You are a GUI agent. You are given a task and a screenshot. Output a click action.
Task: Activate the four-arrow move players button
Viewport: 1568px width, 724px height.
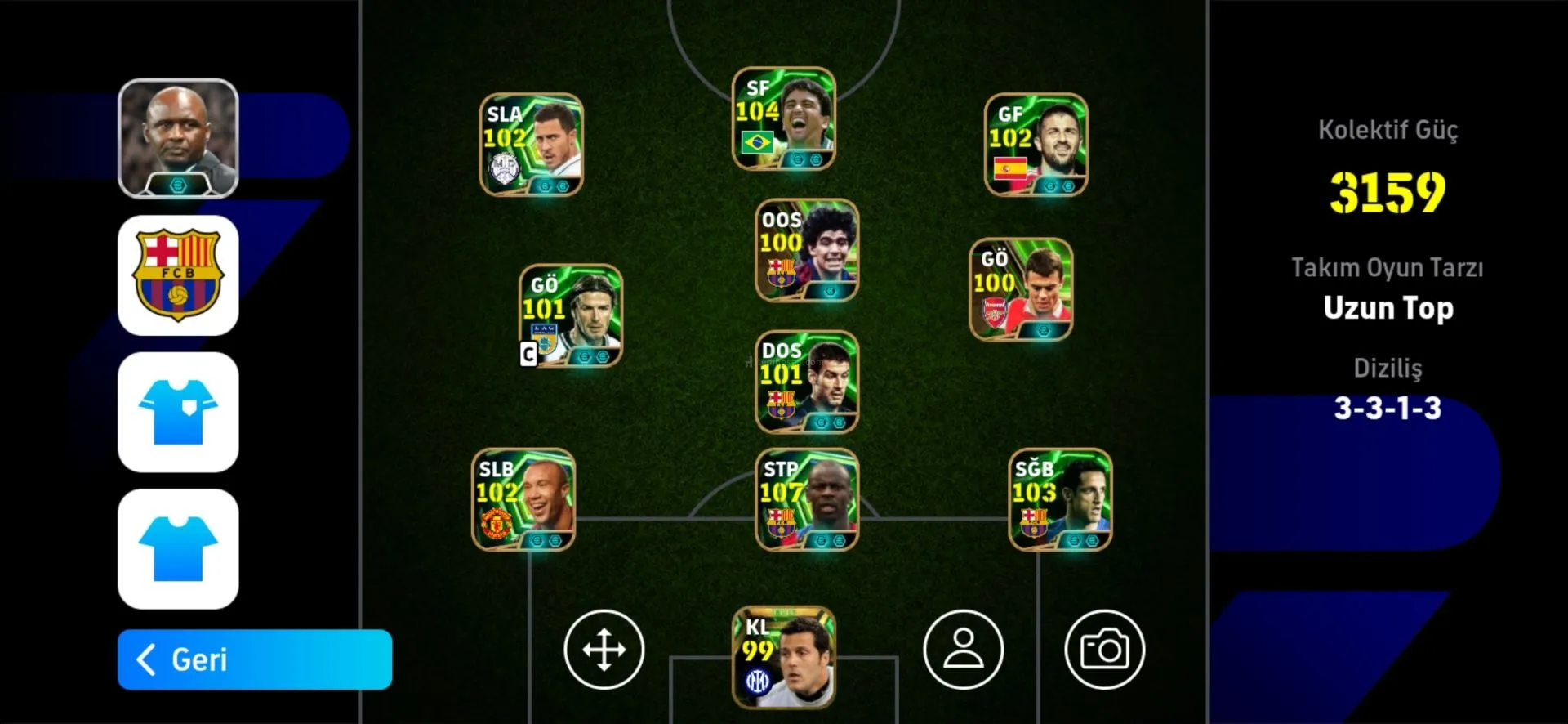(604, 650)
